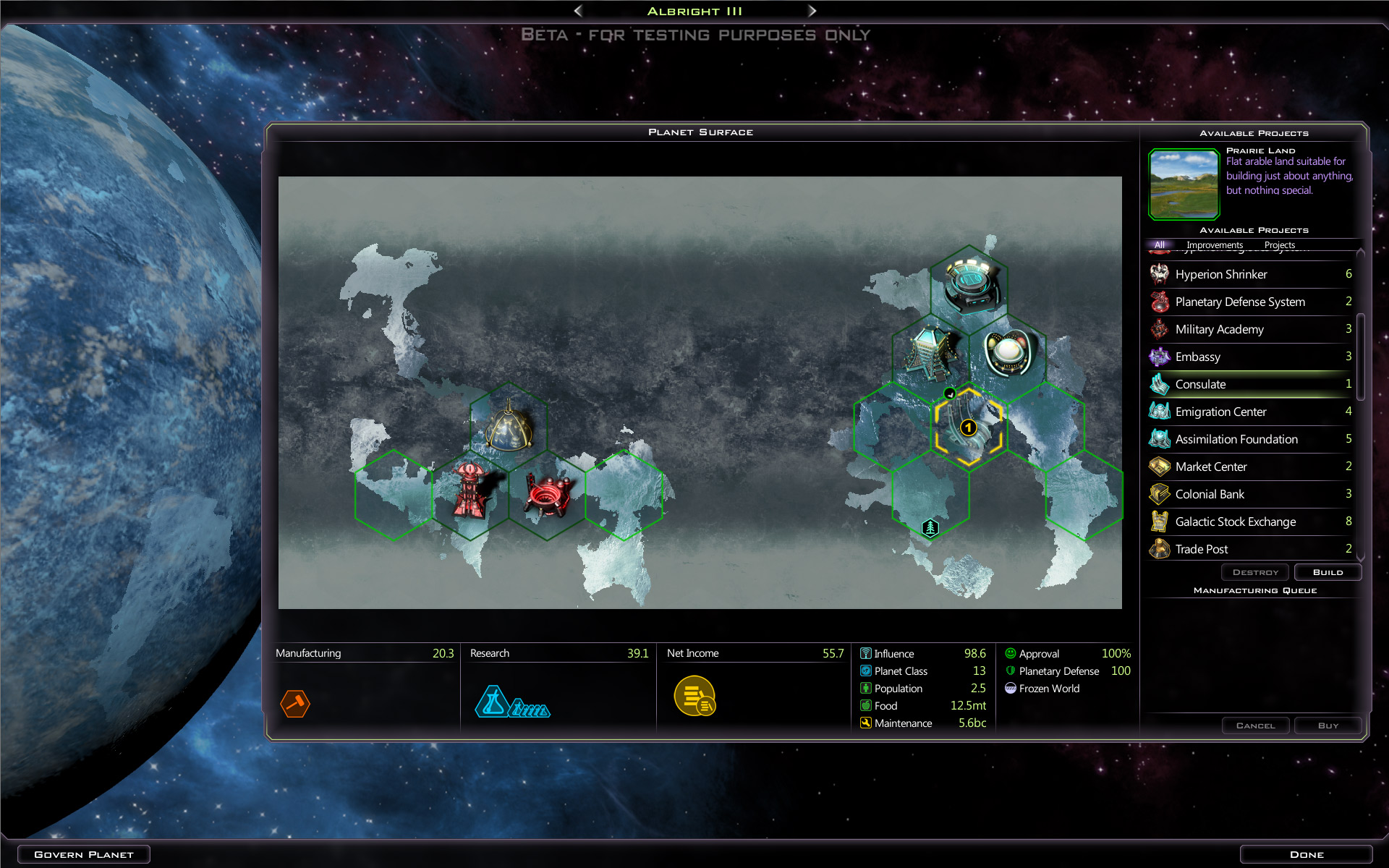Click the Buy button
Screen dimensions: 1389x868
pos(1328,726)
